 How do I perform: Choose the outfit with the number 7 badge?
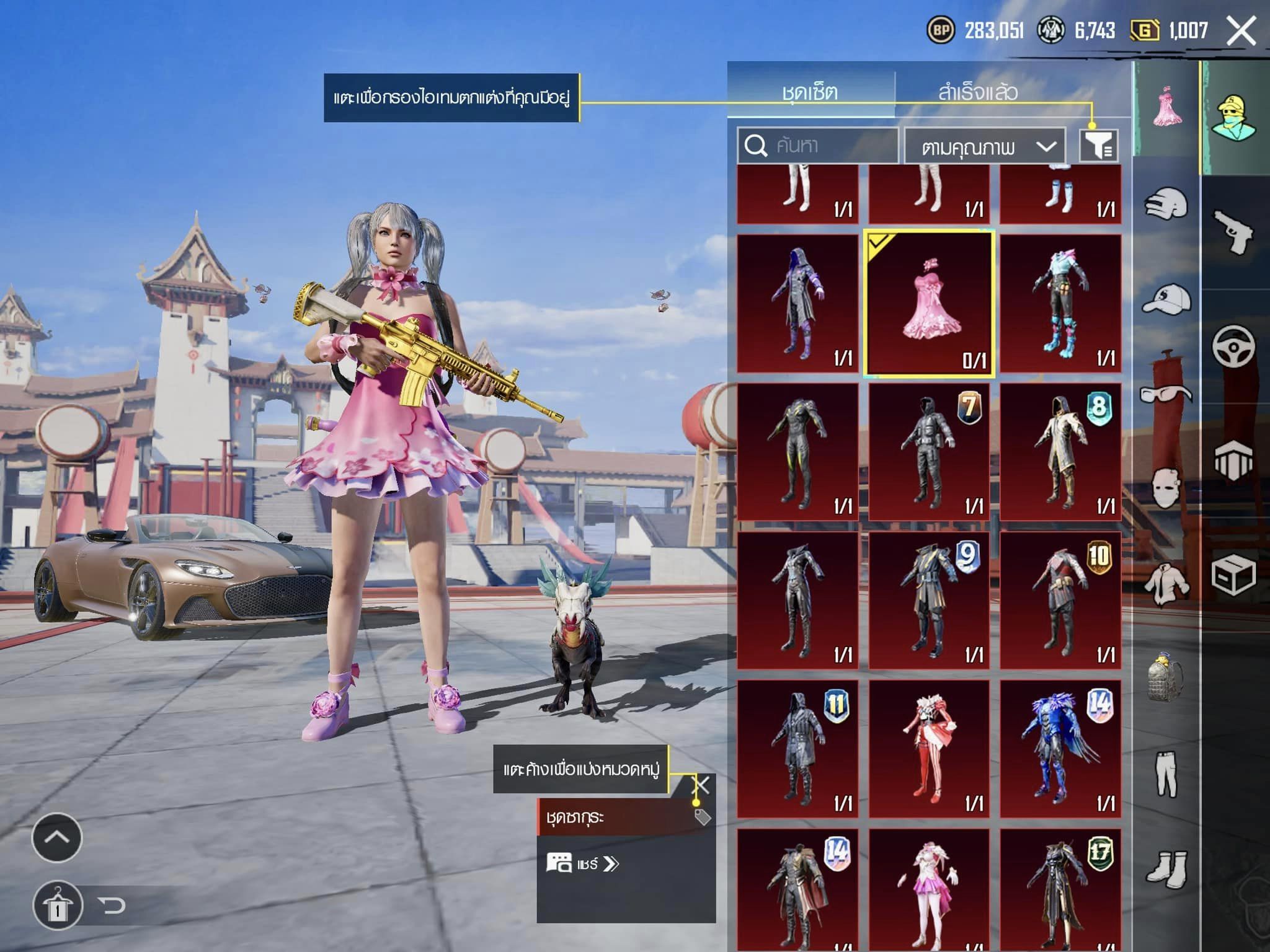point(929,451)
